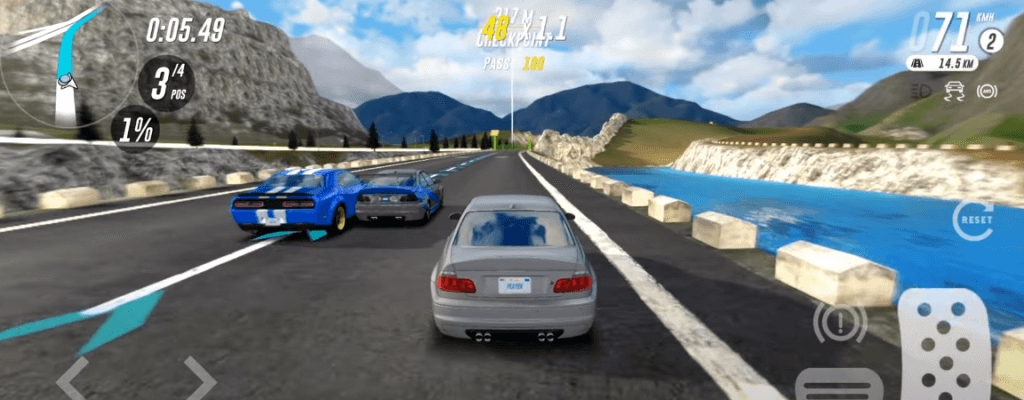Engage the handbrake warning icon
The width and height of the screenshot is (1024, 400).
click(x=840, y=322)
